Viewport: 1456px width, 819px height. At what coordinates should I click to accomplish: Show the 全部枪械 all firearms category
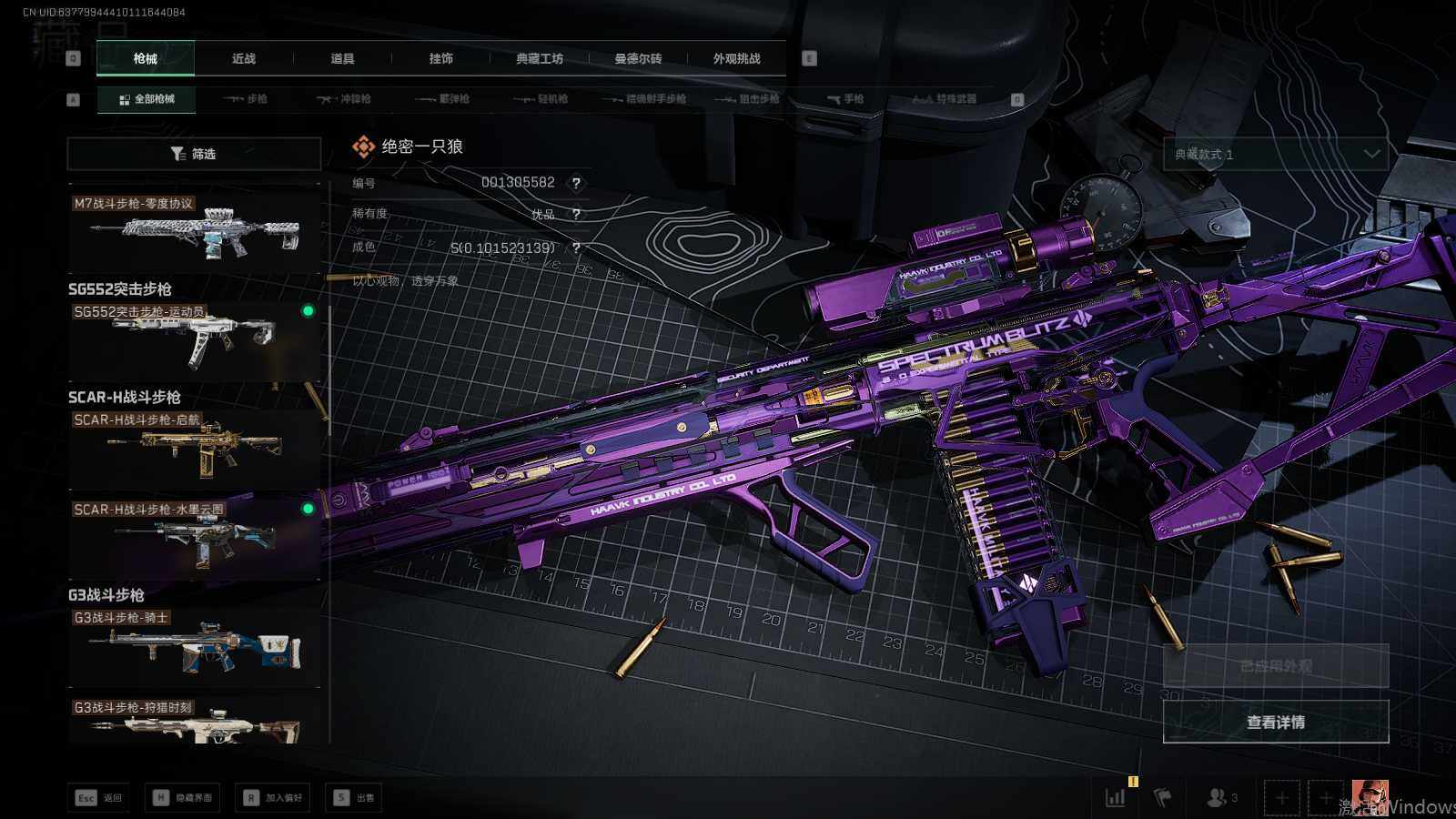147,98
